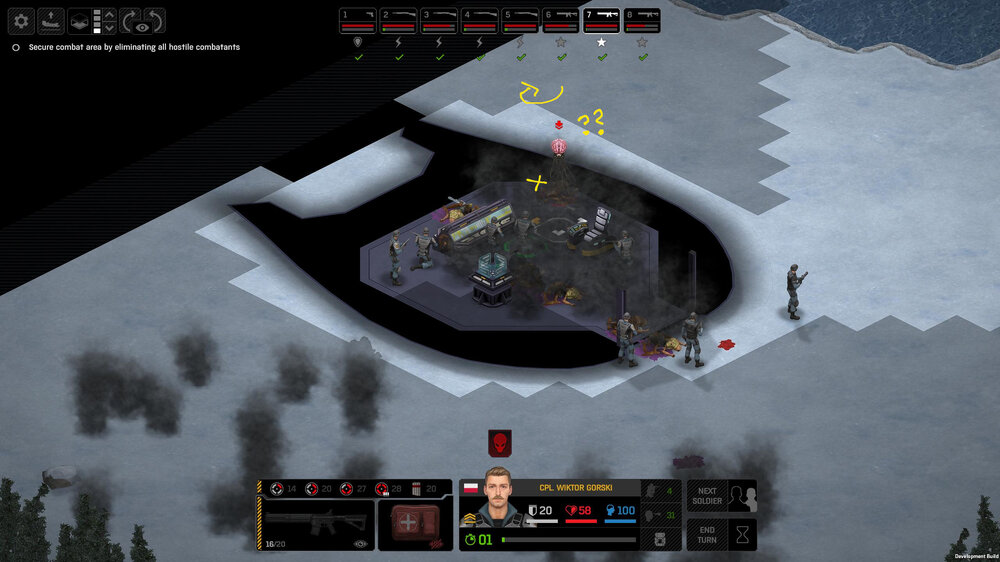Select soldier 1 with the pistol
This screenshot has width=1000, height=562.
[x=358, y=21]
